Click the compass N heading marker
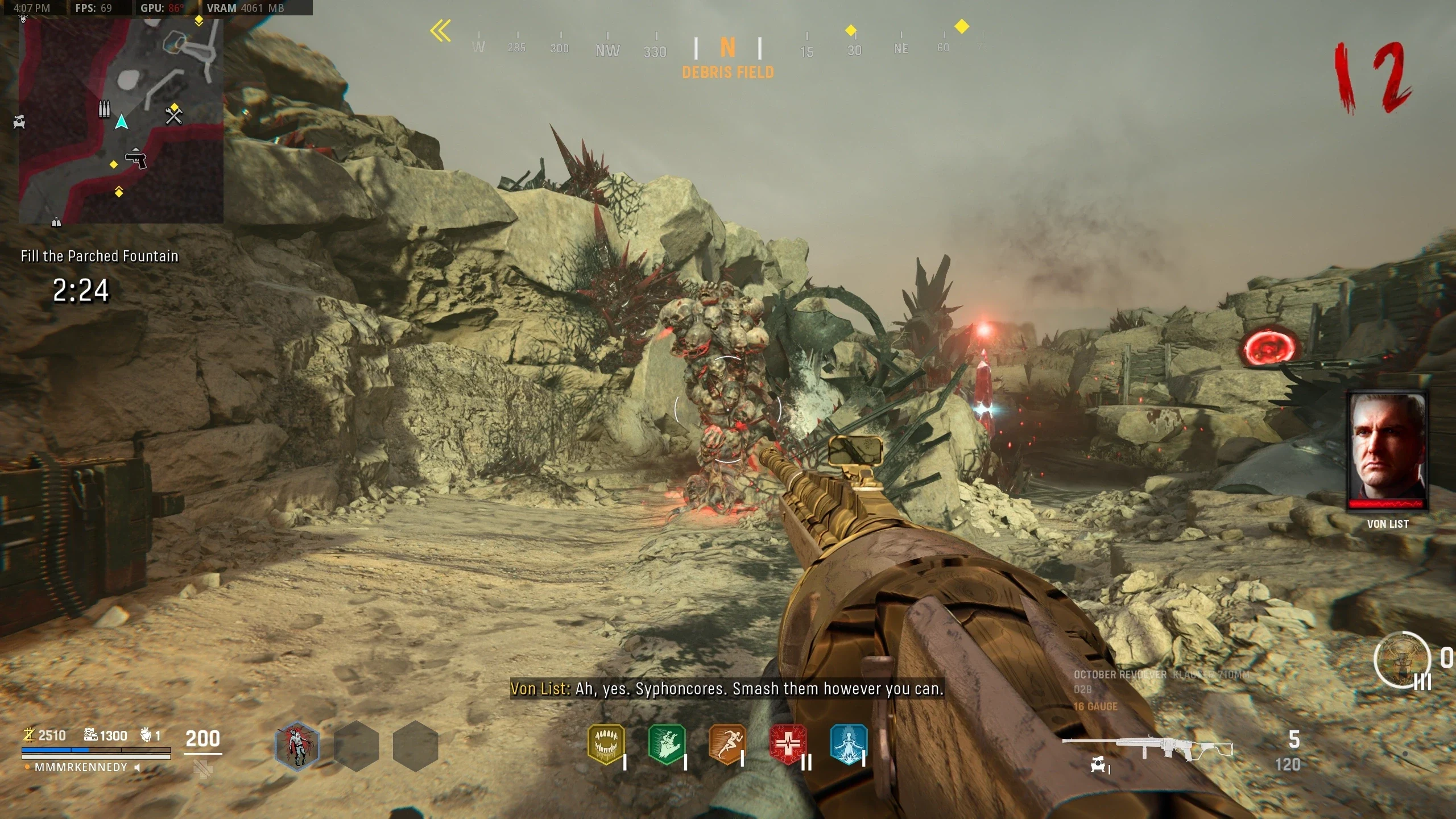The image size is (1456, 819). click(x=727, y=48)
